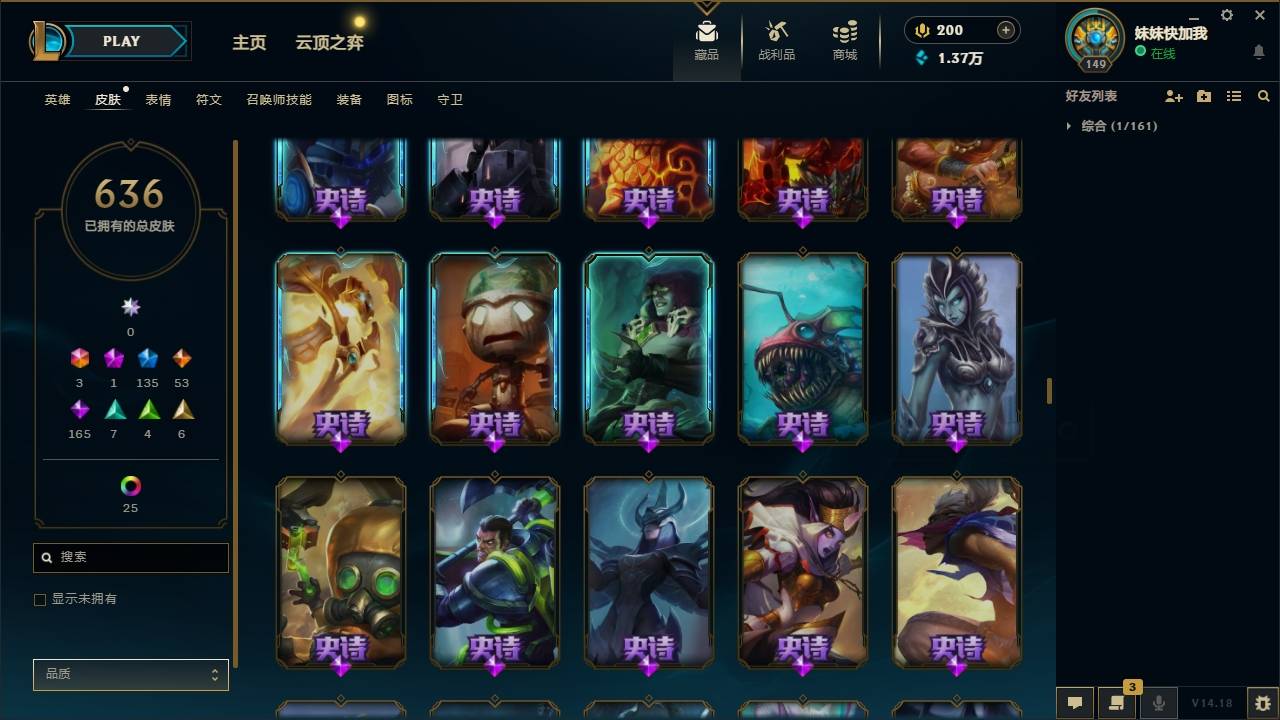Click the microphone icon in bottom bar
Viewport: 1280px width, 720px height.
pos(1158,703)
